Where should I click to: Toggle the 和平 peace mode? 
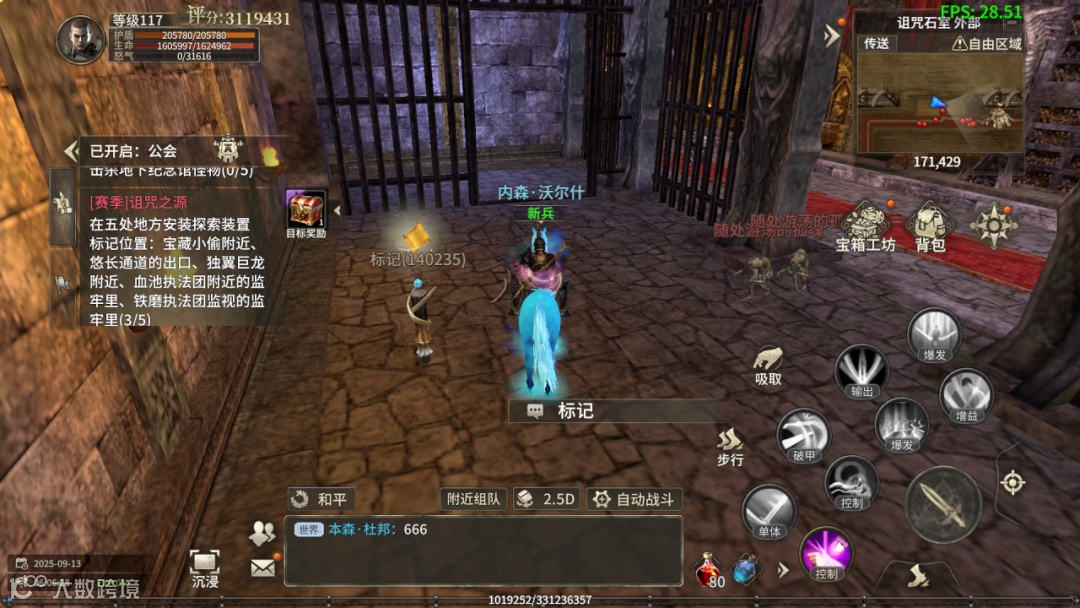tap(321, 499)
